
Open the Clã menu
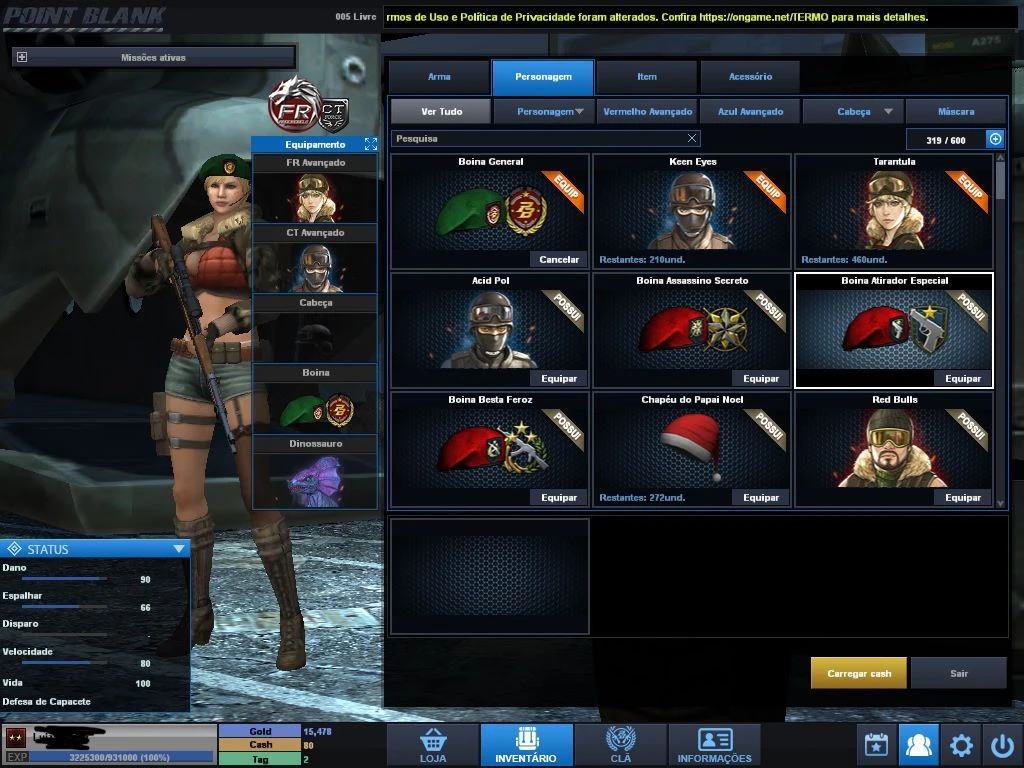click(x=620, y=745)
